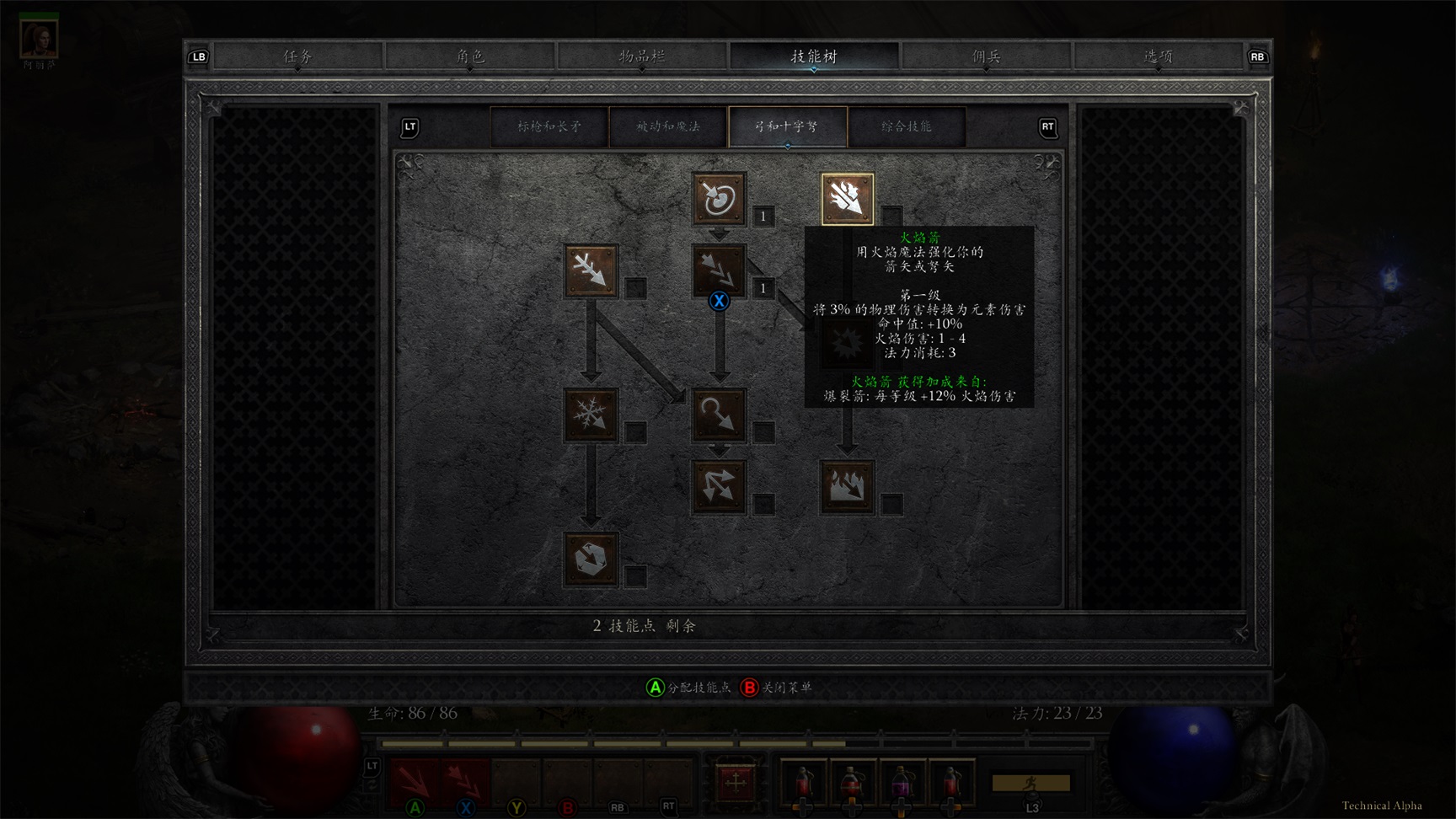Select the highlighted Fire Arrow skill
Screen dimensions: 1456x819
[846, 197]
